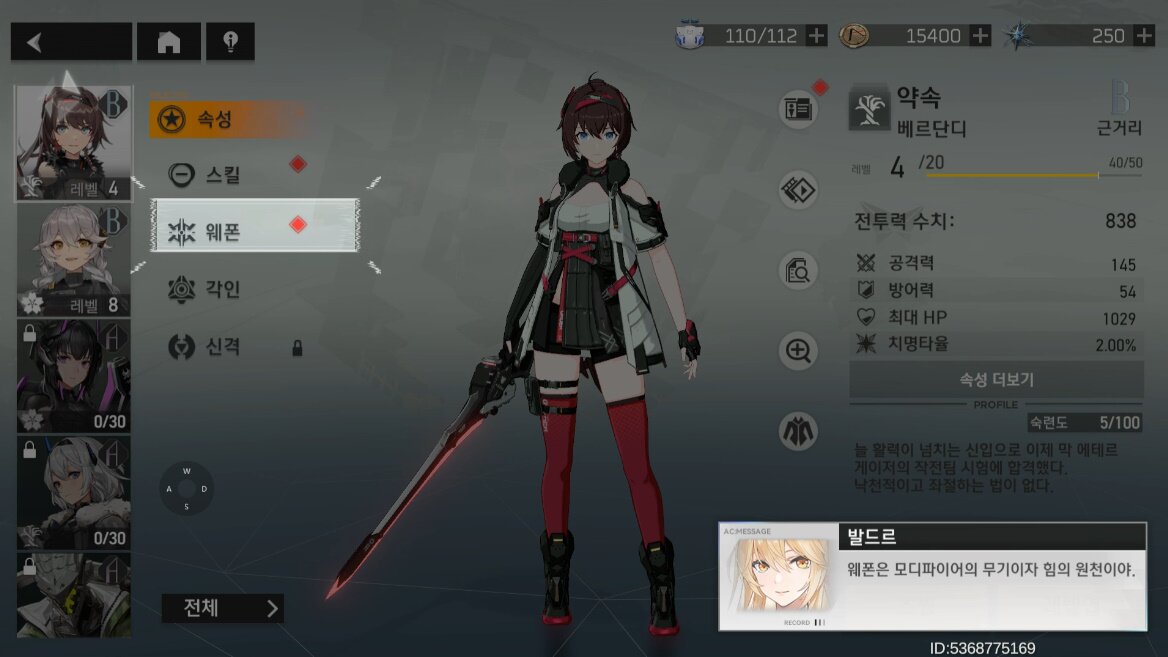
Task: Select the level 8 white-haired character portrait
Action: [x=74, y=260]
